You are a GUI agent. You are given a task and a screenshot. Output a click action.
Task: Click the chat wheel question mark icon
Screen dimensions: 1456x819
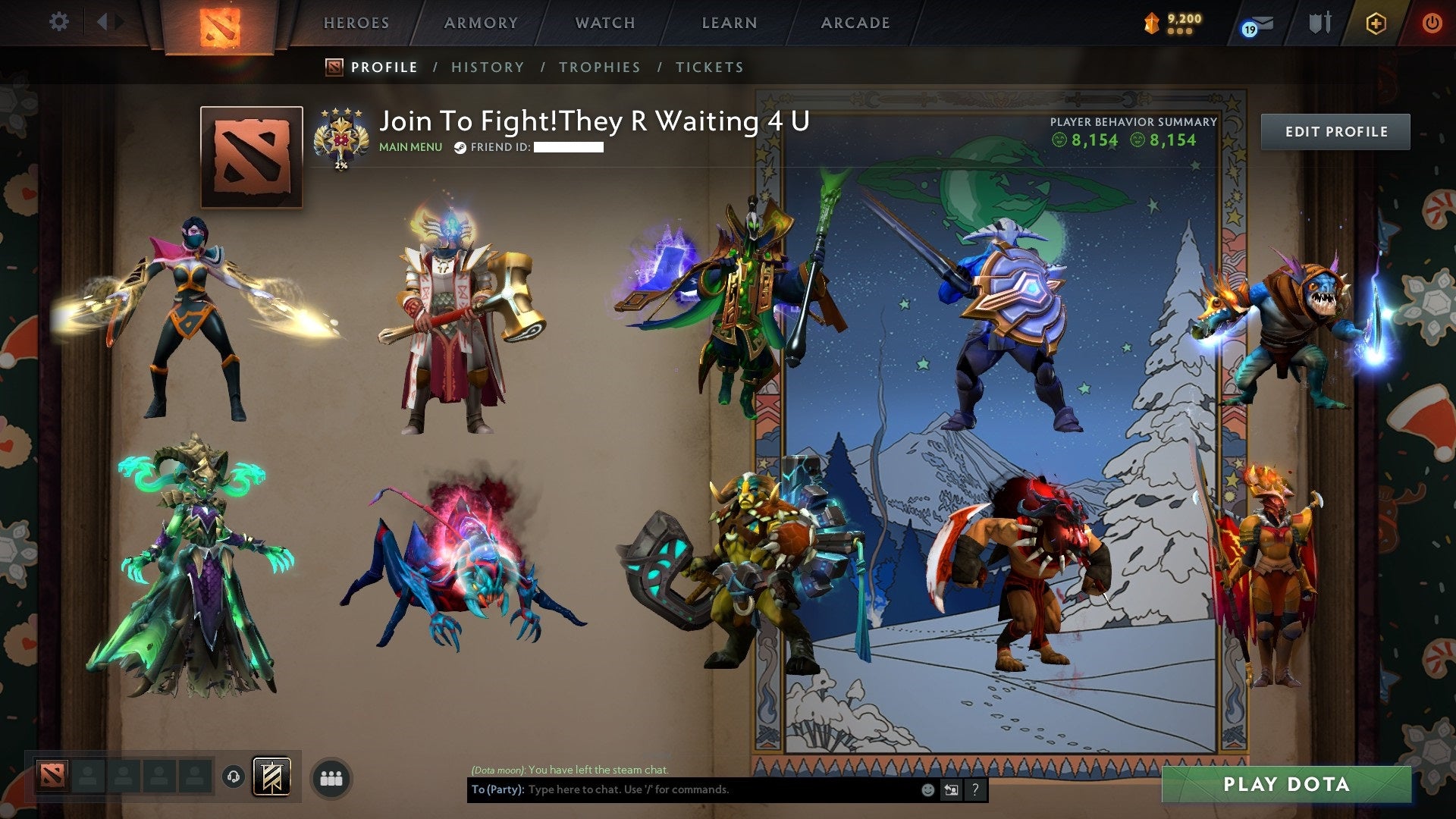coord(975,789)
